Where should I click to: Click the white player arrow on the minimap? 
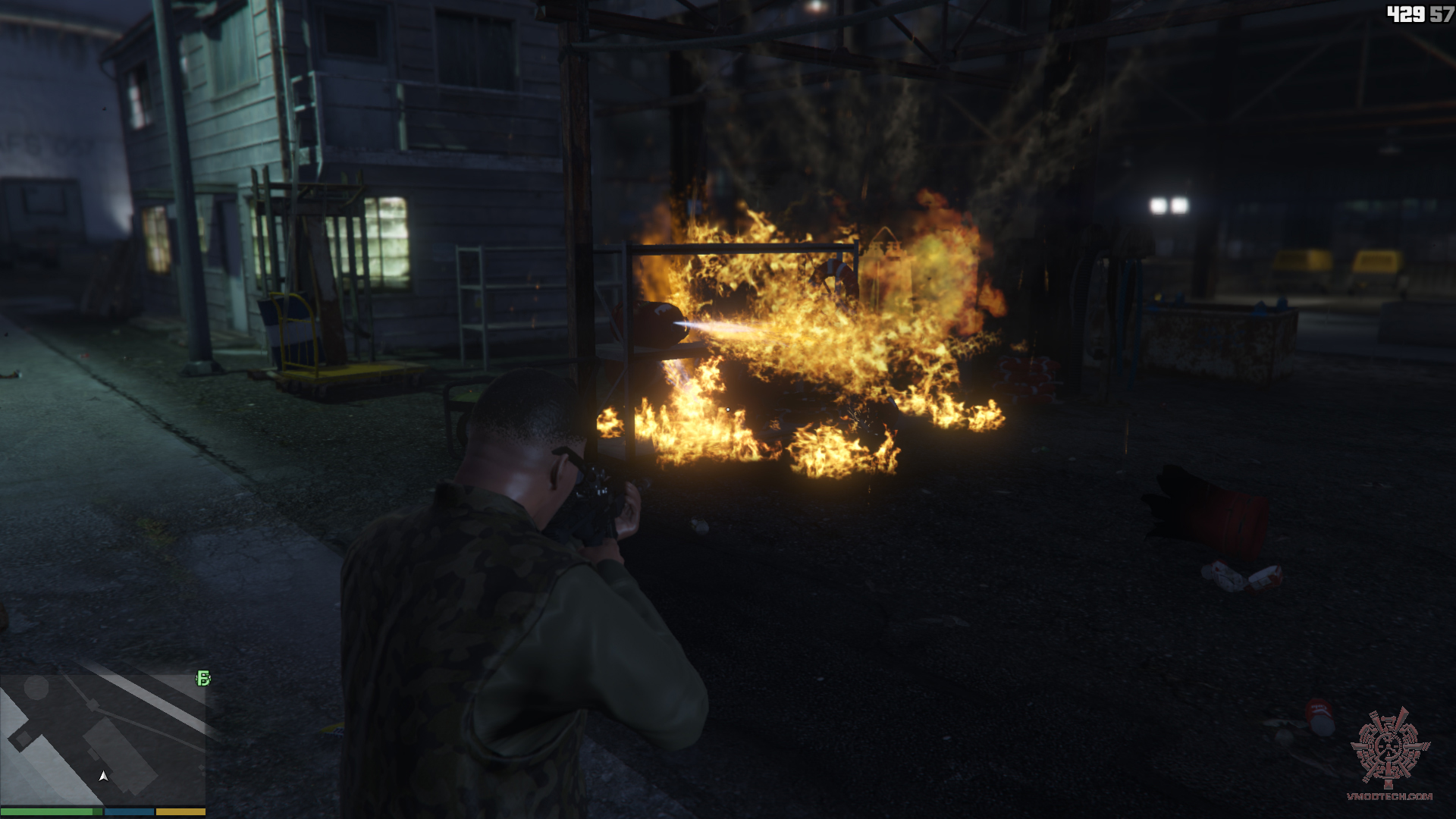tap(104, 777)
